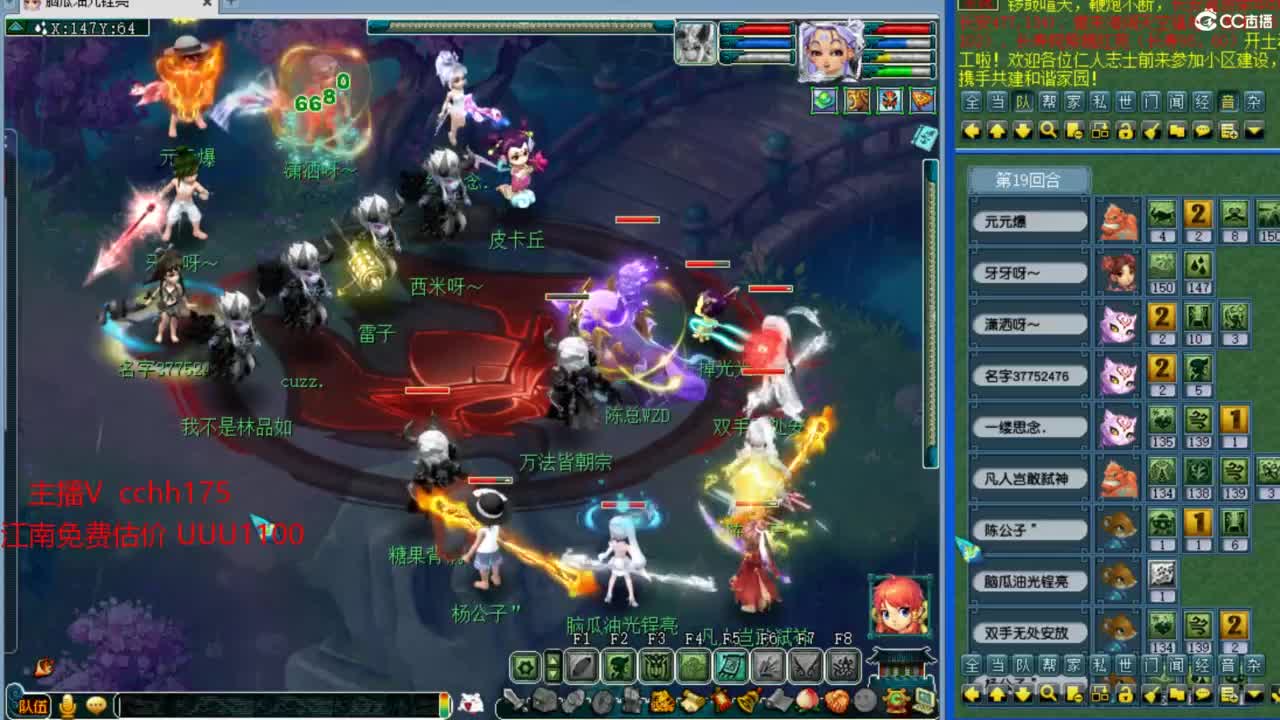Viewport: 1280px width, 720px height.
Task: Click the lock icon in the chat toolbar
Action: 1126,130
